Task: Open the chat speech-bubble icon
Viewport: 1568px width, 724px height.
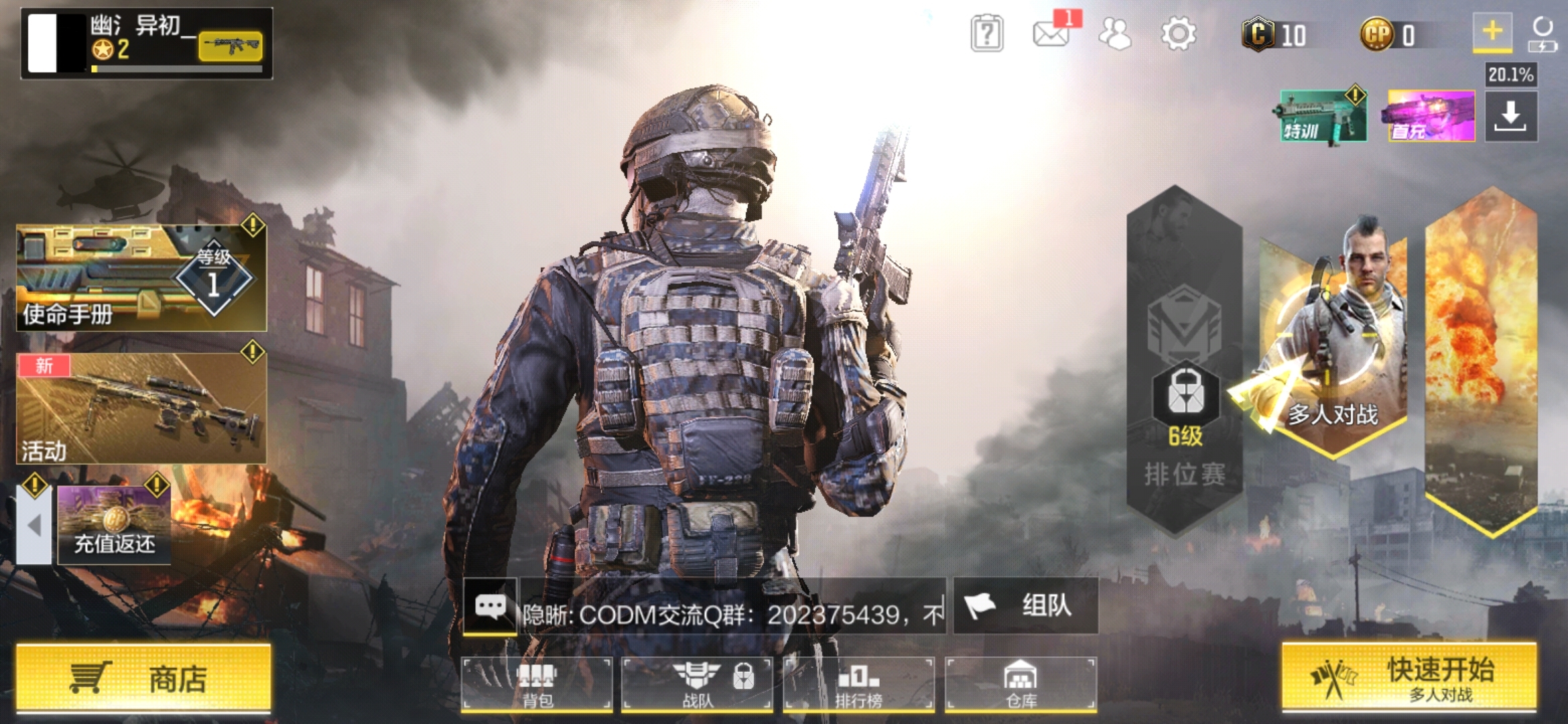Action: coord(491,607)
